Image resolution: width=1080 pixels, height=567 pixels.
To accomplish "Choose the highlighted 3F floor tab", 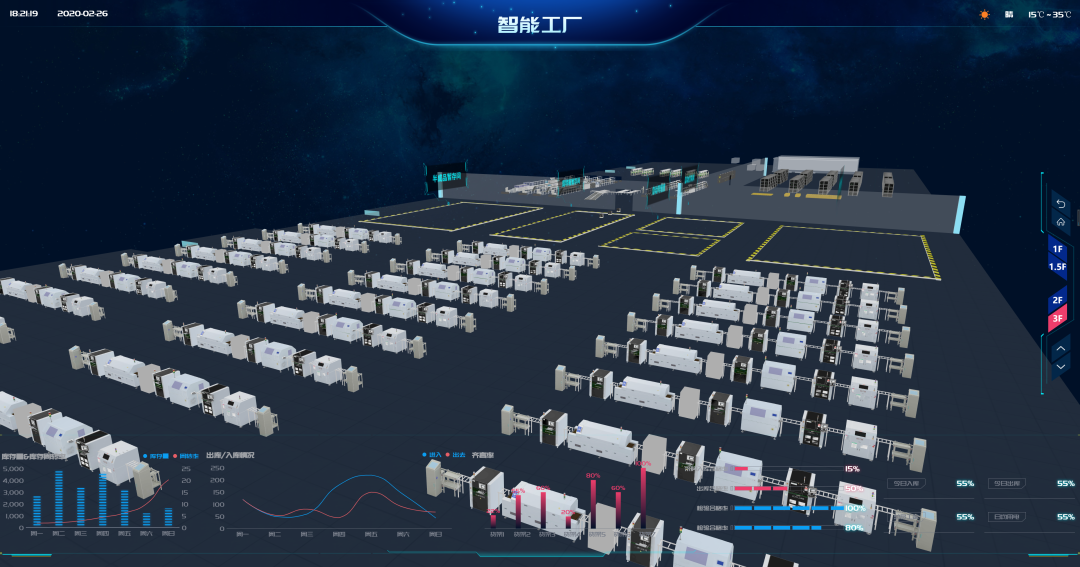I will pos(1057,318).
